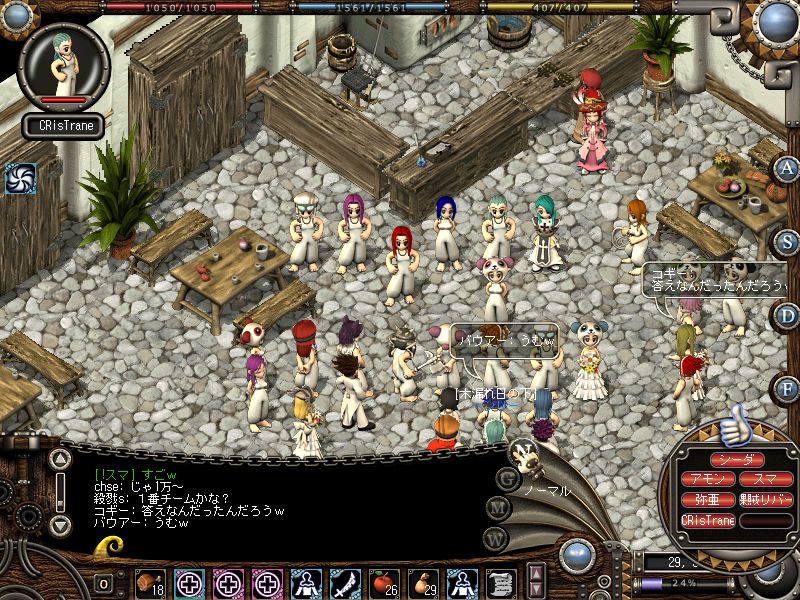Screen dimensions: 800x600
Task: Open the scroll icon in the hotbar
Action: click(500, 582)
